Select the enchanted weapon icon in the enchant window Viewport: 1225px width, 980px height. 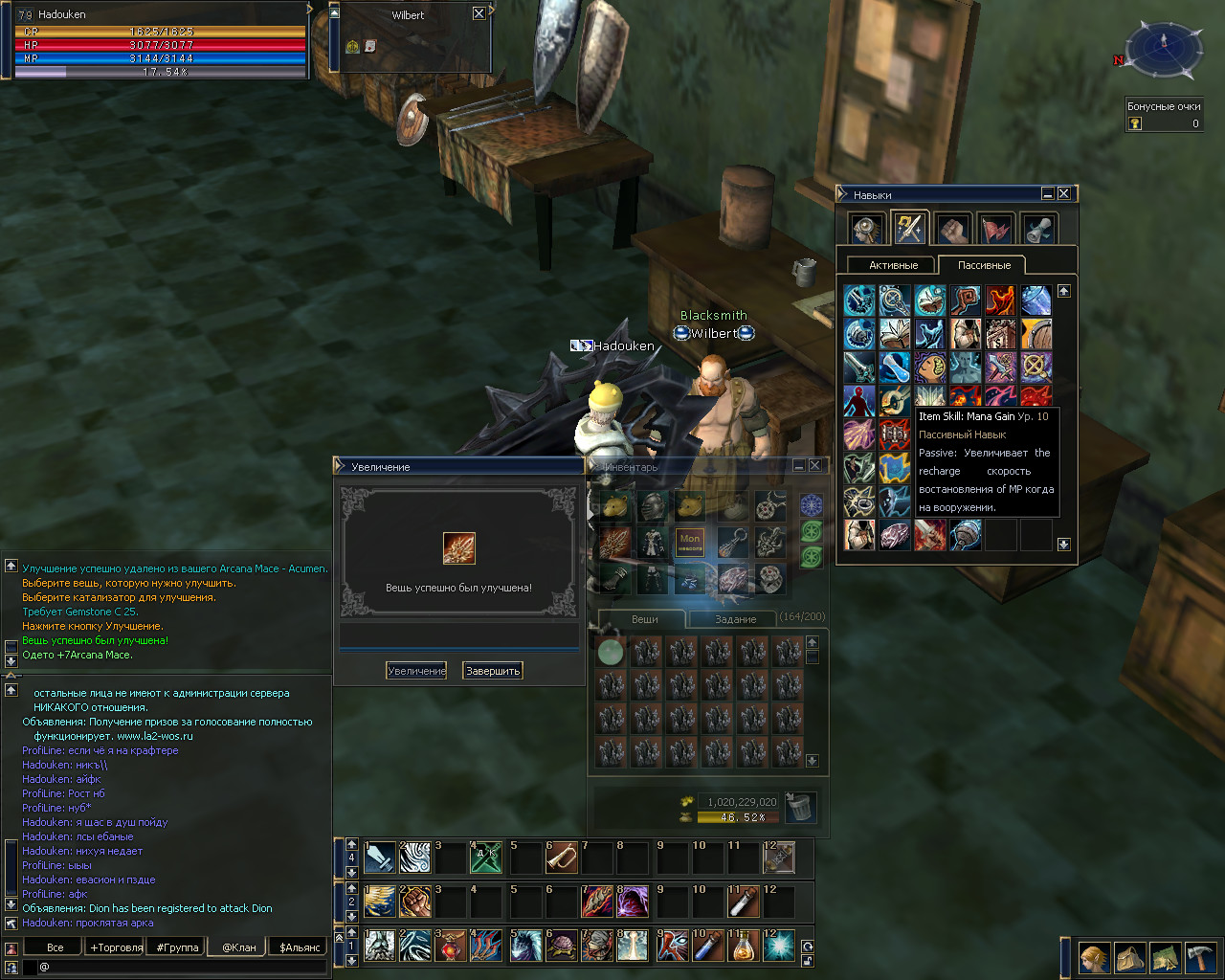(x=459, y=548)
